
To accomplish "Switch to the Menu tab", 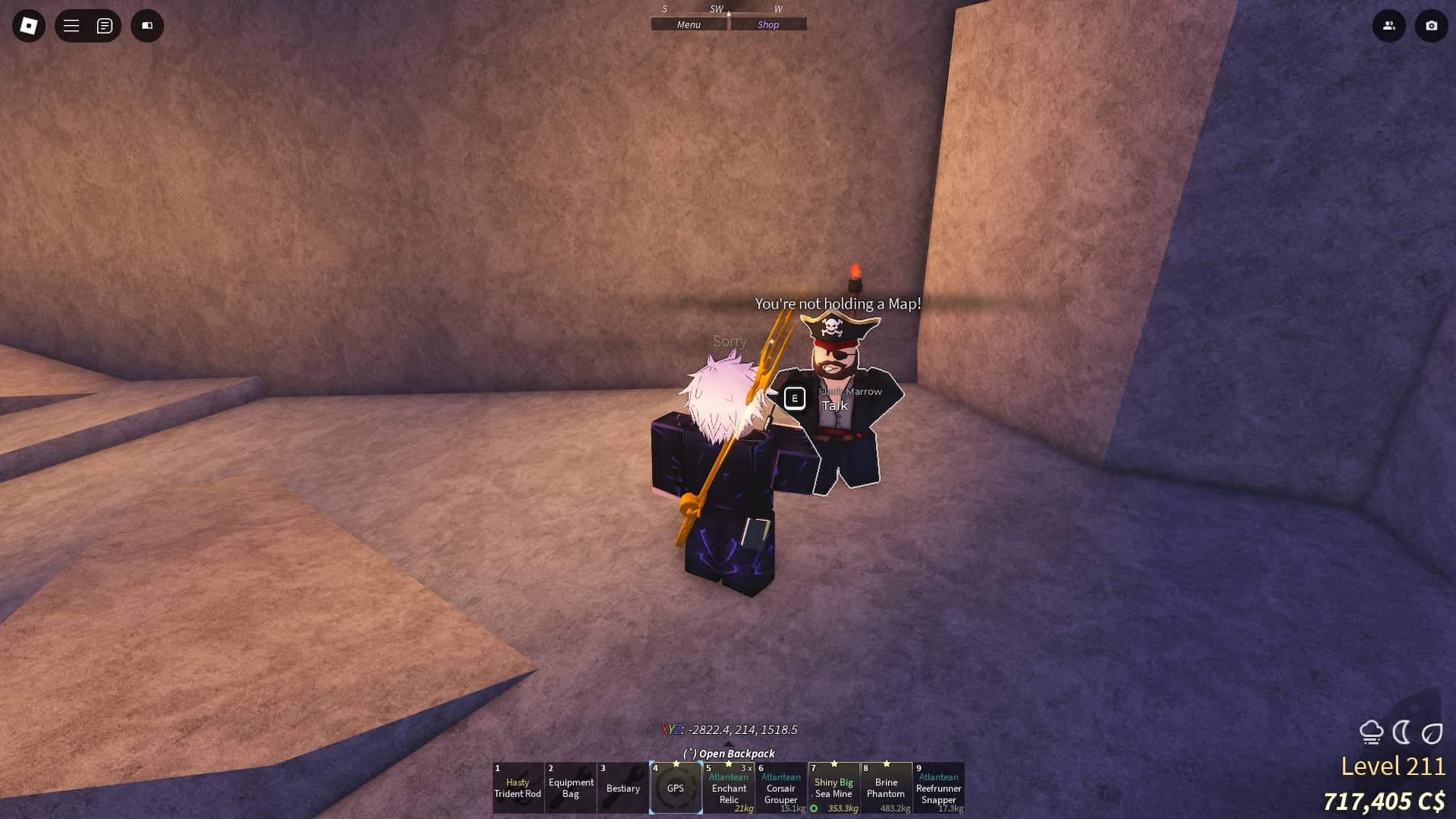I will tap(687, 24).
